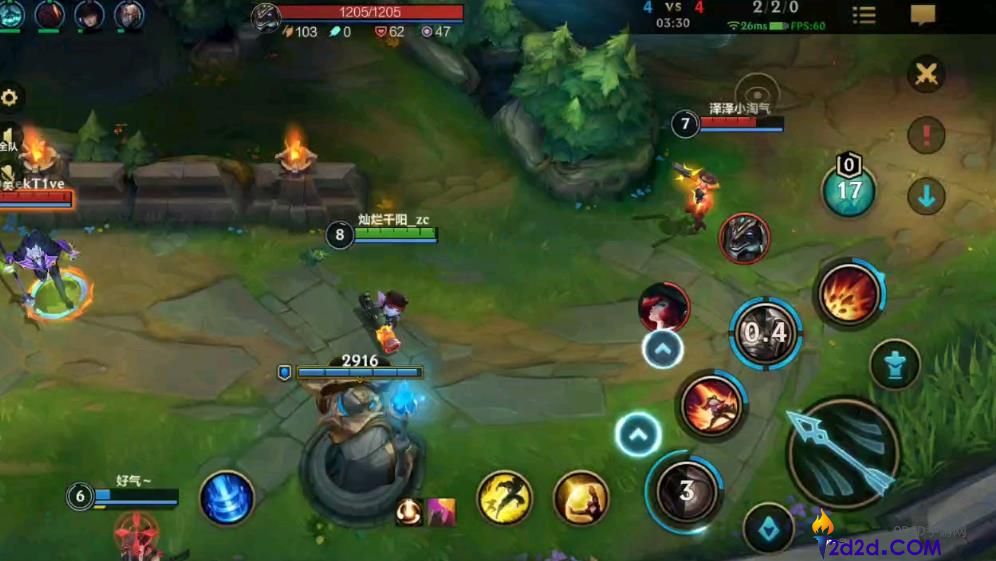Cast the fiery gunner ability
Viewport: 996px width, 561px height.
tap(711, 405)
